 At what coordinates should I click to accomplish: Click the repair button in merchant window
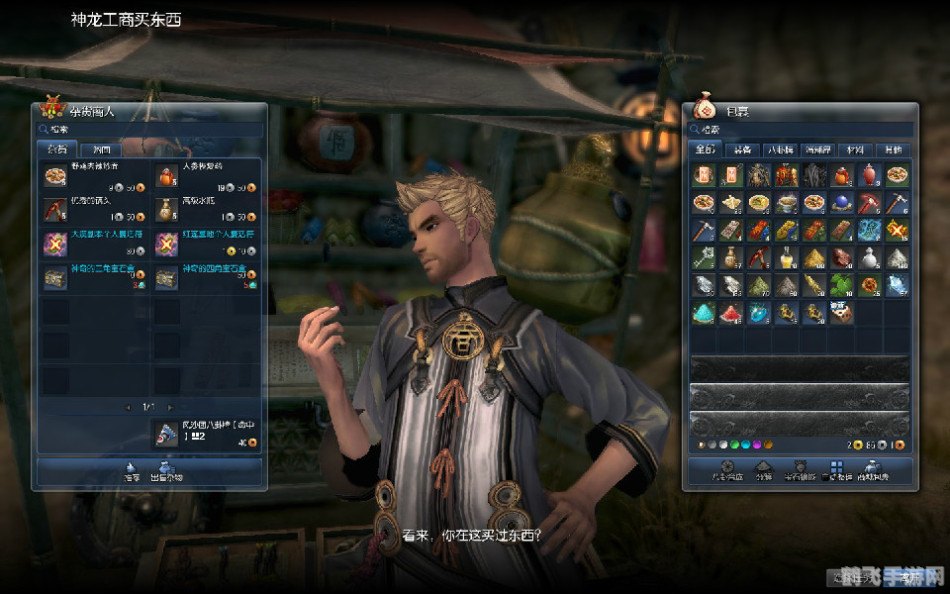(132, 470)
